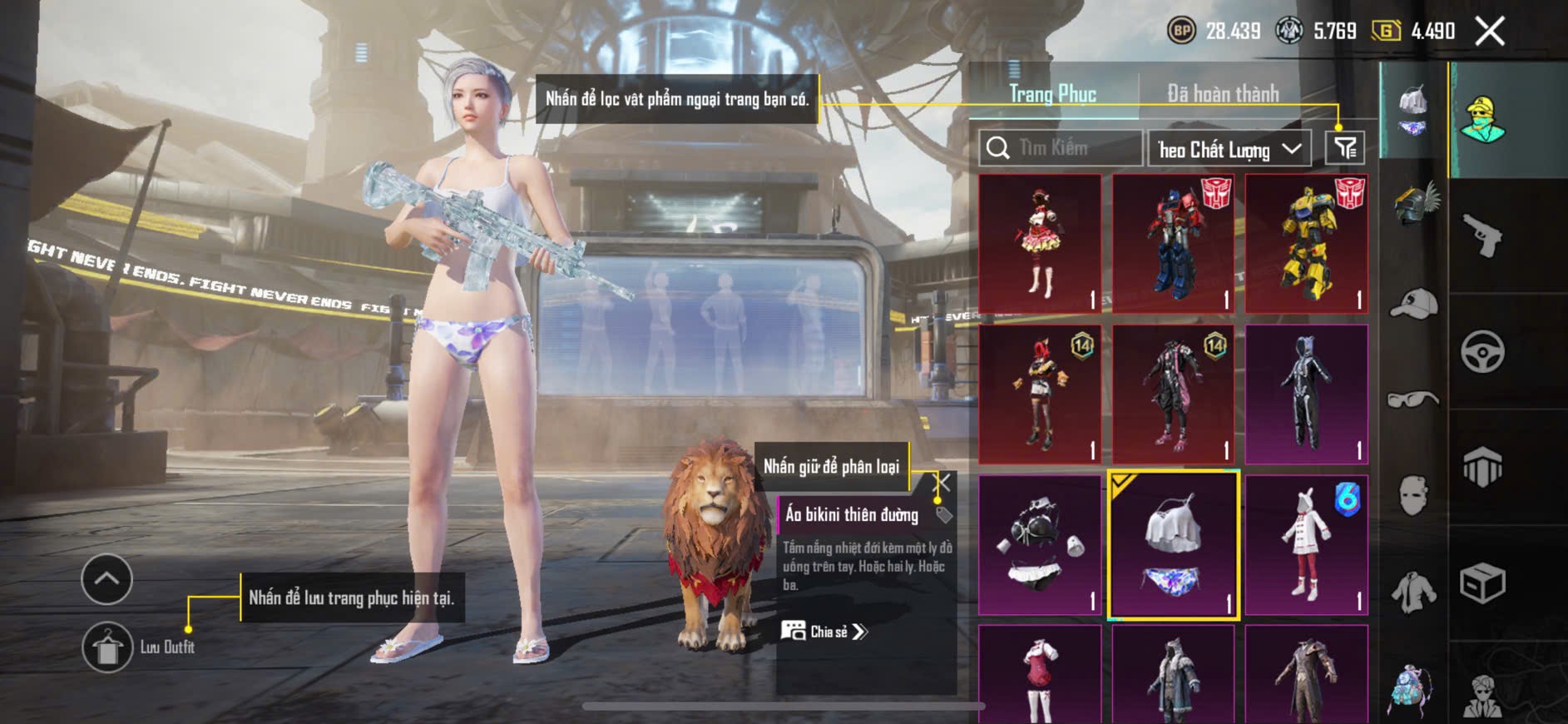This screenshot has width=1568, height=724.
Task: Pick the white rabbit-hood outfit
Action: (1306, 545)
